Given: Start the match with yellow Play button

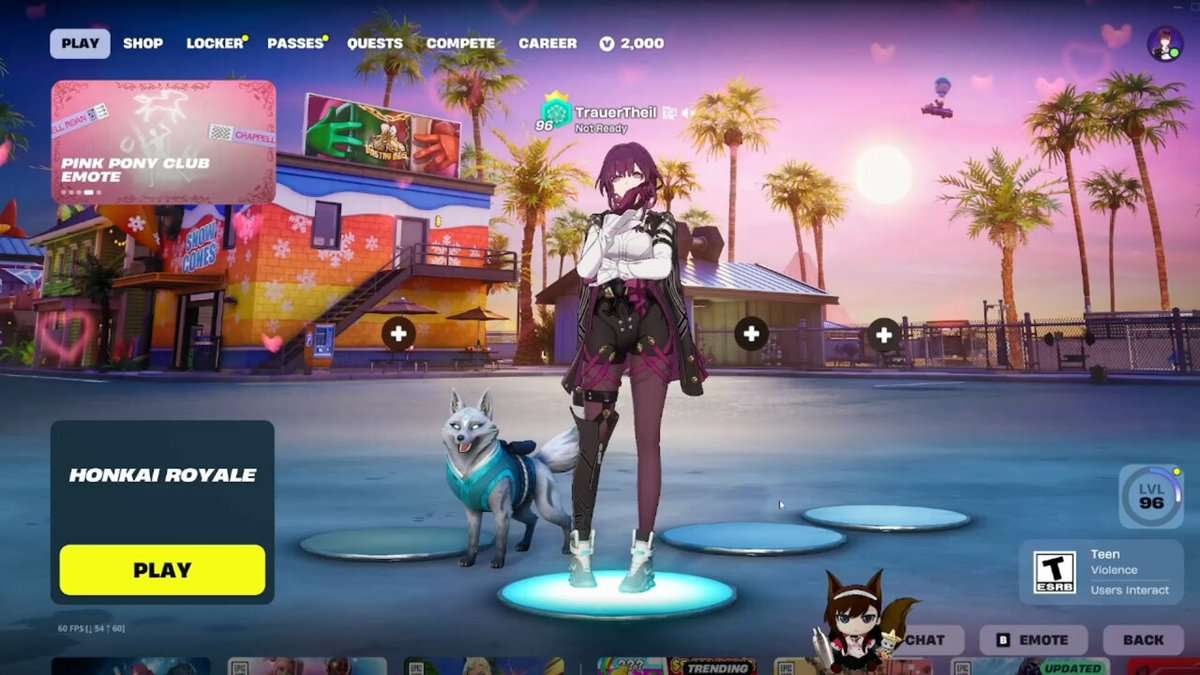Looking at the screenshot, I should [x=162, y=570].
